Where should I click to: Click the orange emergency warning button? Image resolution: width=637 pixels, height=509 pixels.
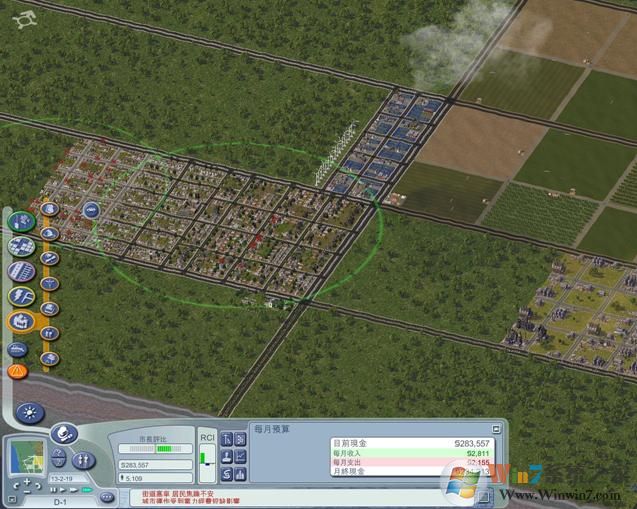point(17,371)
